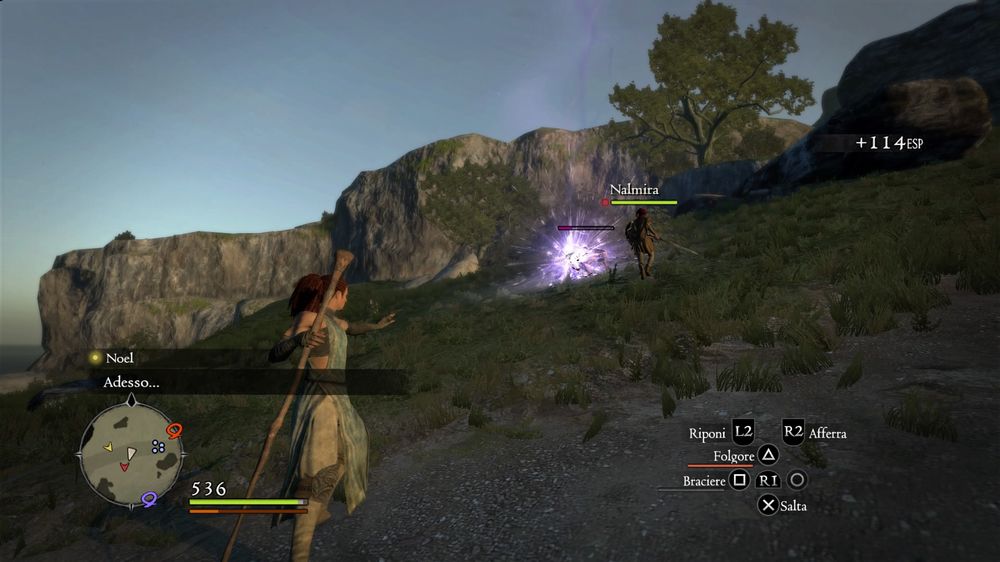Screen dimensions: 1000x562
Task: Select the orange quest marker on minimap
Action: coord(175,431)
